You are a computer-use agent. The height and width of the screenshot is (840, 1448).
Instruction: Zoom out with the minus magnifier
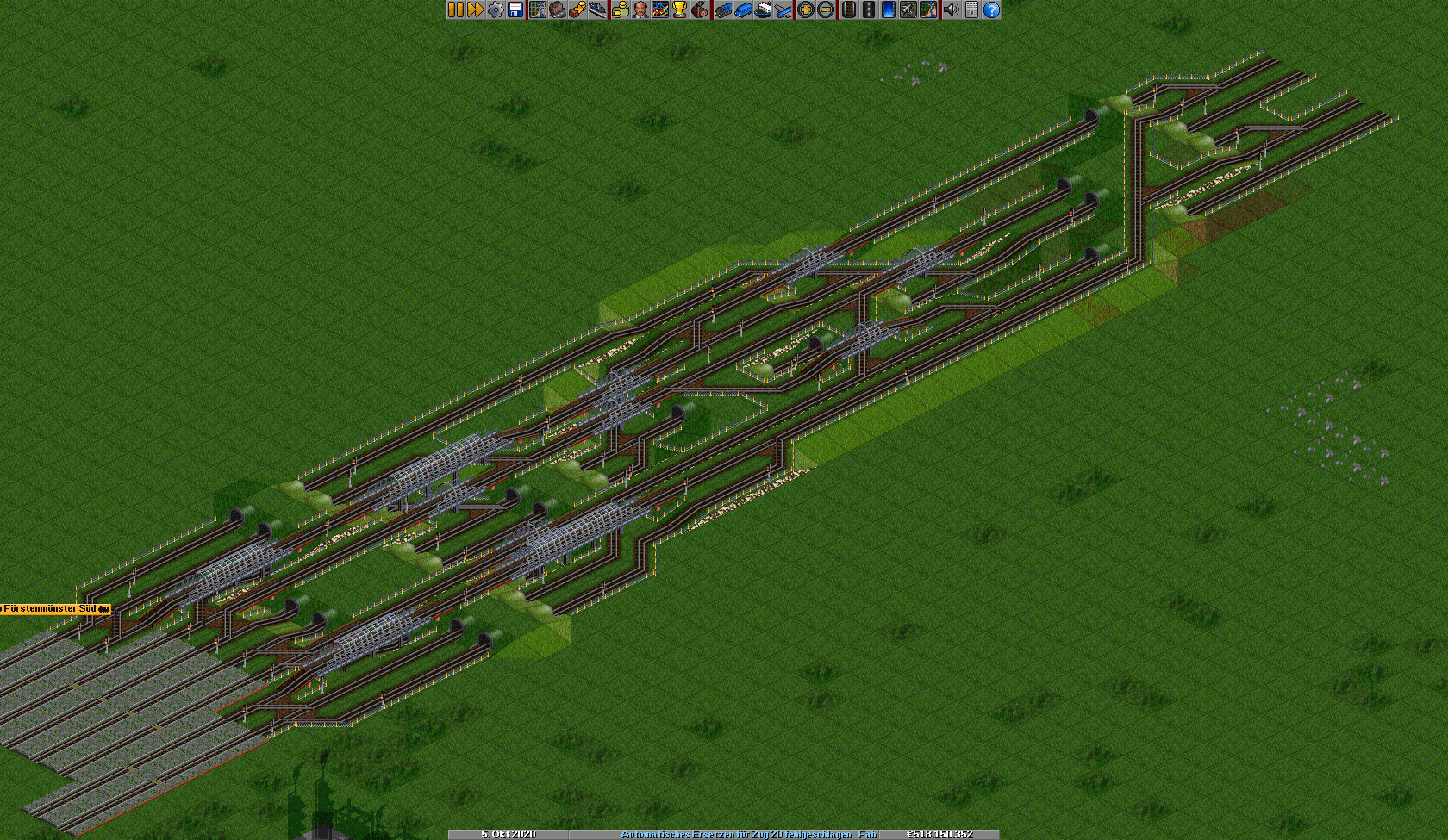coord(825,9)
